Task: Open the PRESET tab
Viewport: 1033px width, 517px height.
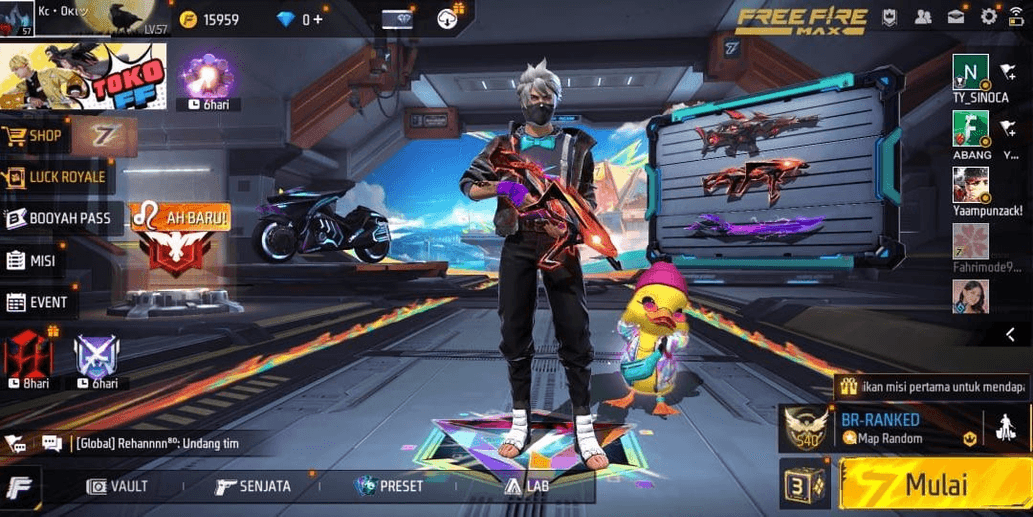Action: 389,486
